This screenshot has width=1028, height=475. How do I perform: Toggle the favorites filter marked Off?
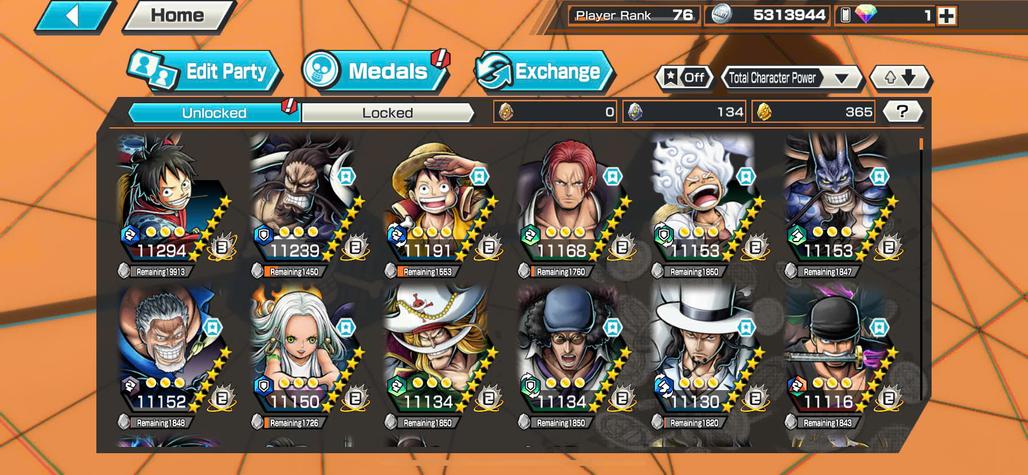684,78
